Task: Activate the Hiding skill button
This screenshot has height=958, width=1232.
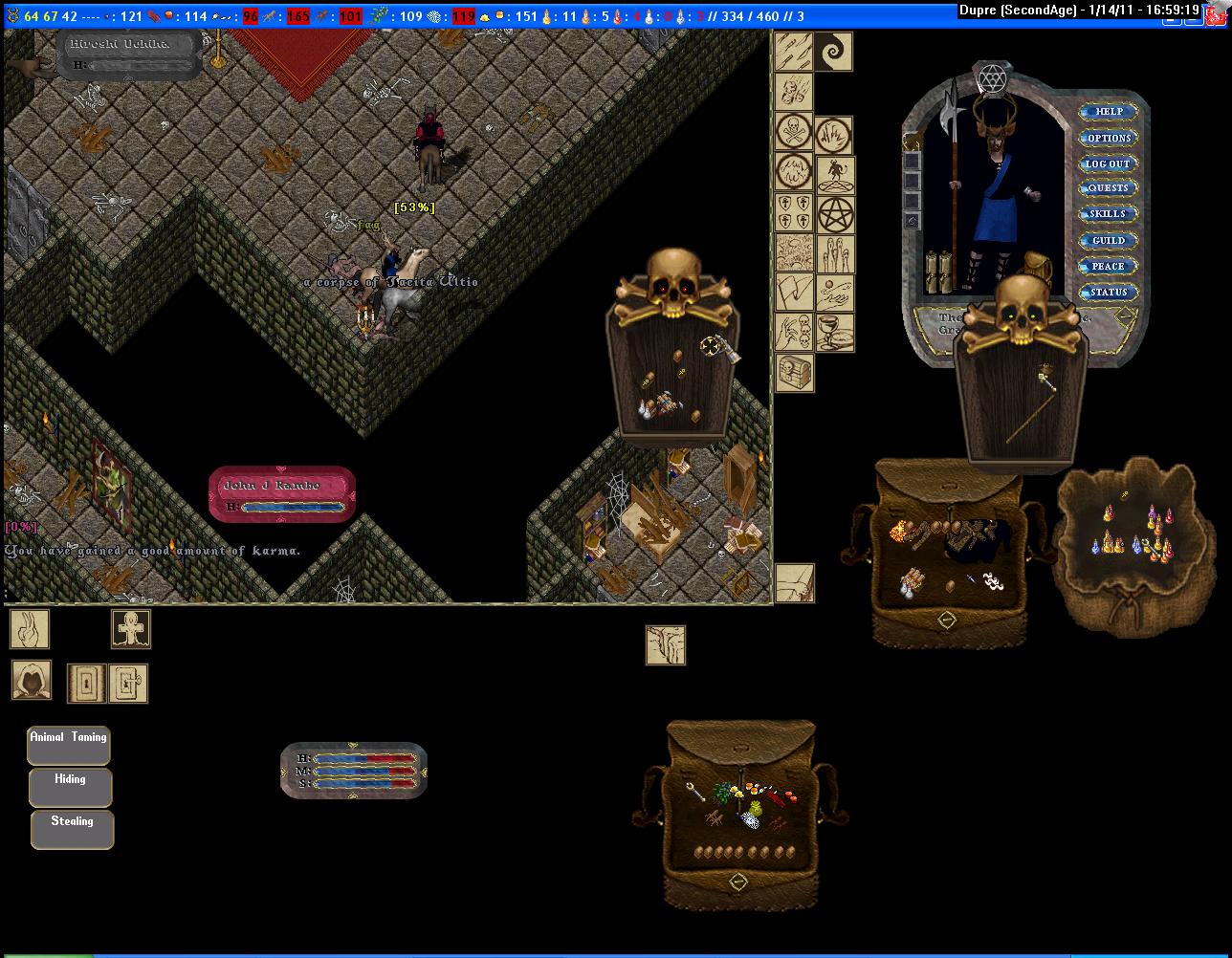Action: coord(71,787)
